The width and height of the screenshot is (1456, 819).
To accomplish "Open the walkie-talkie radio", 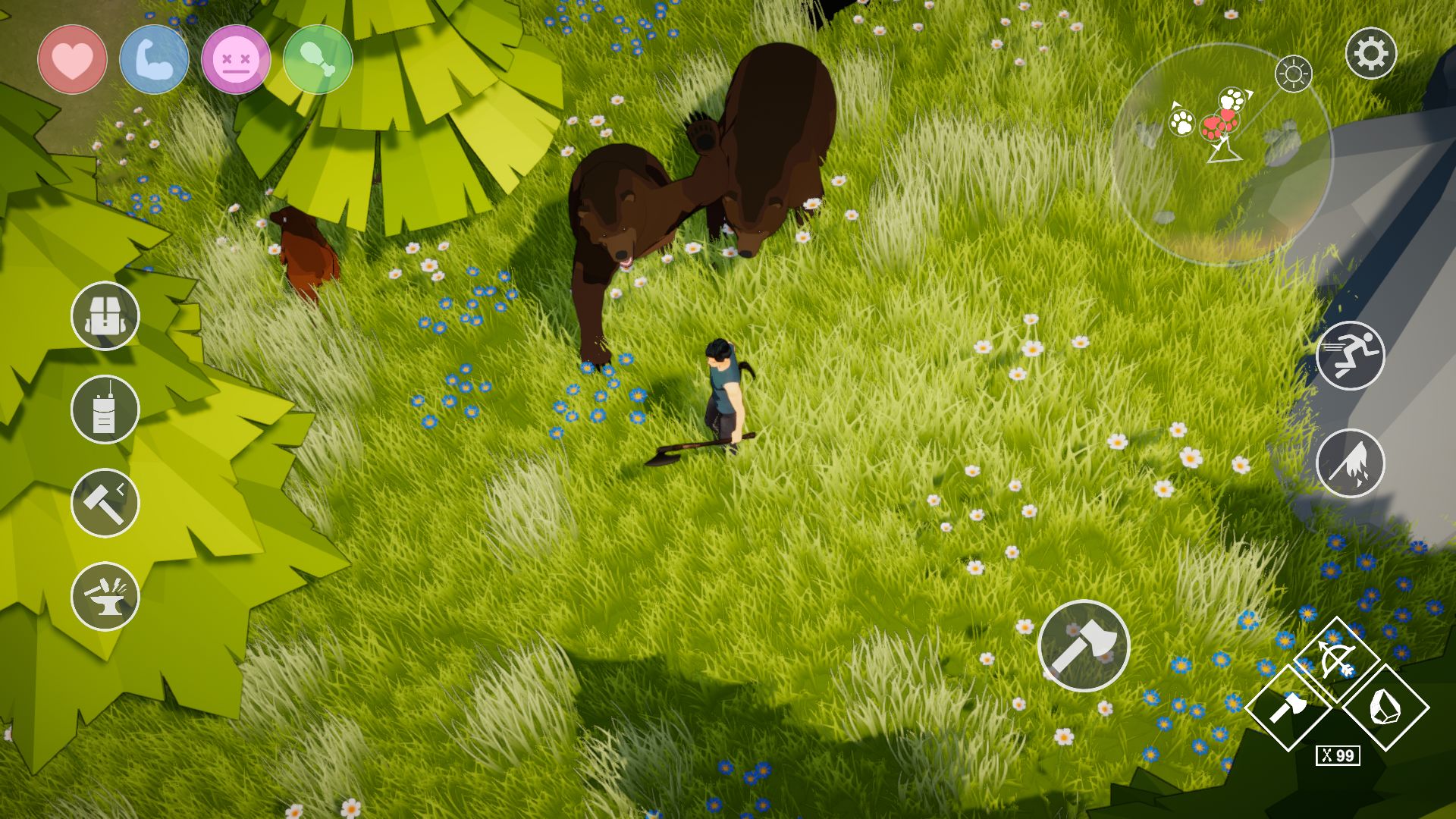I will (x=105, y=410).
